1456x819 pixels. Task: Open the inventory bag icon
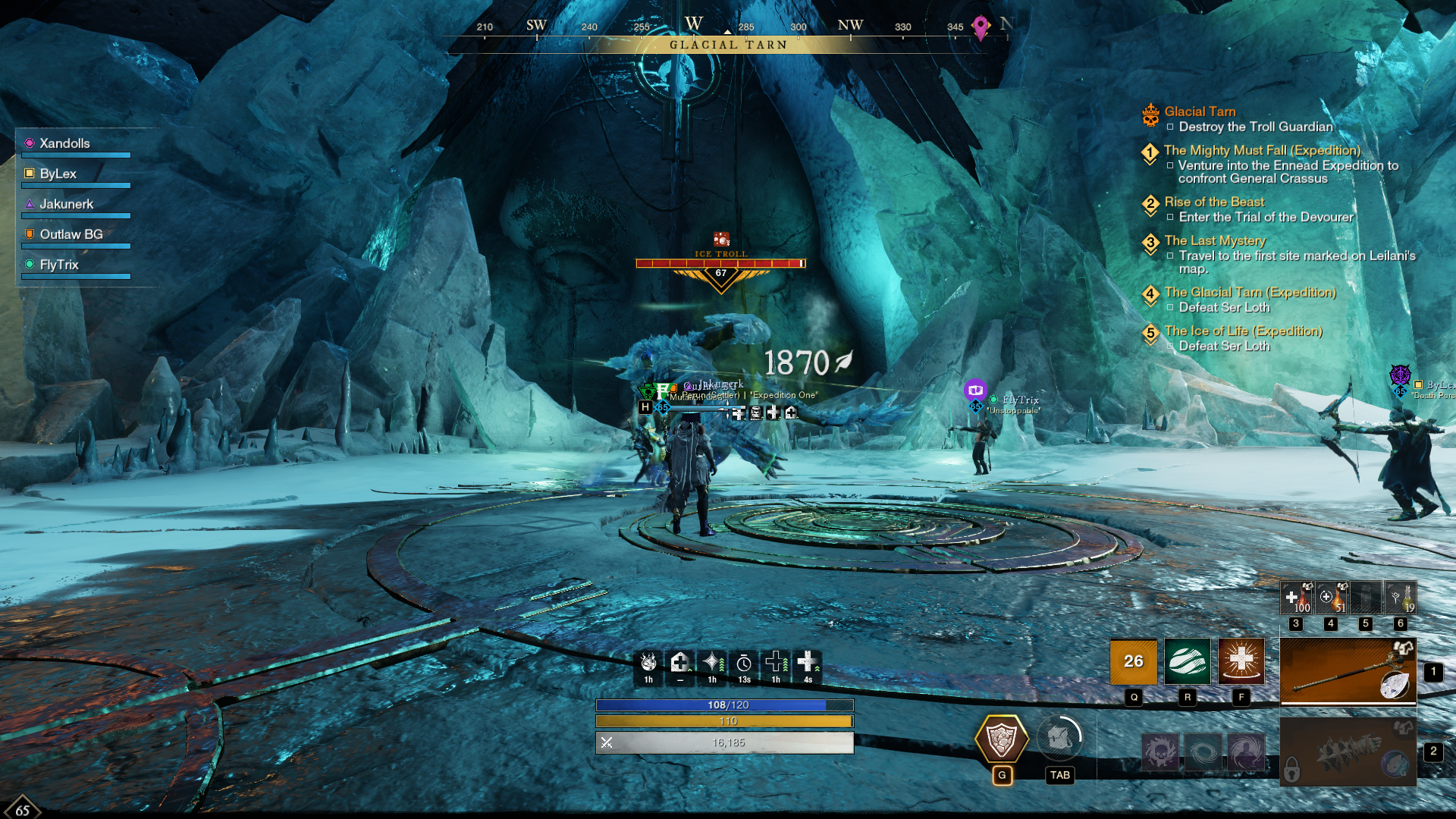pyautogui.click(x=1059, y=739)
